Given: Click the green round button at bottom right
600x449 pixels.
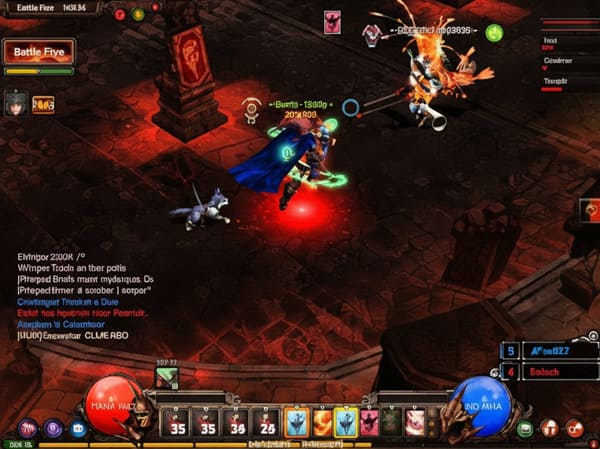Looking at the screenshot, I should [525, 429].
